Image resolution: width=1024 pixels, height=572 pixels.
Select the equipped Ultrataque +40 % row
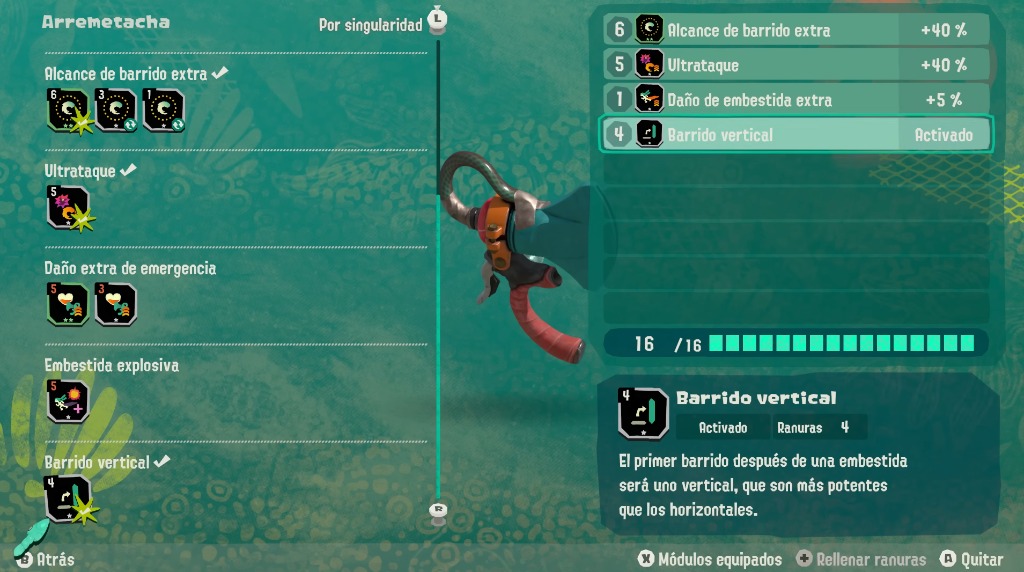click(x=796, y=65)
